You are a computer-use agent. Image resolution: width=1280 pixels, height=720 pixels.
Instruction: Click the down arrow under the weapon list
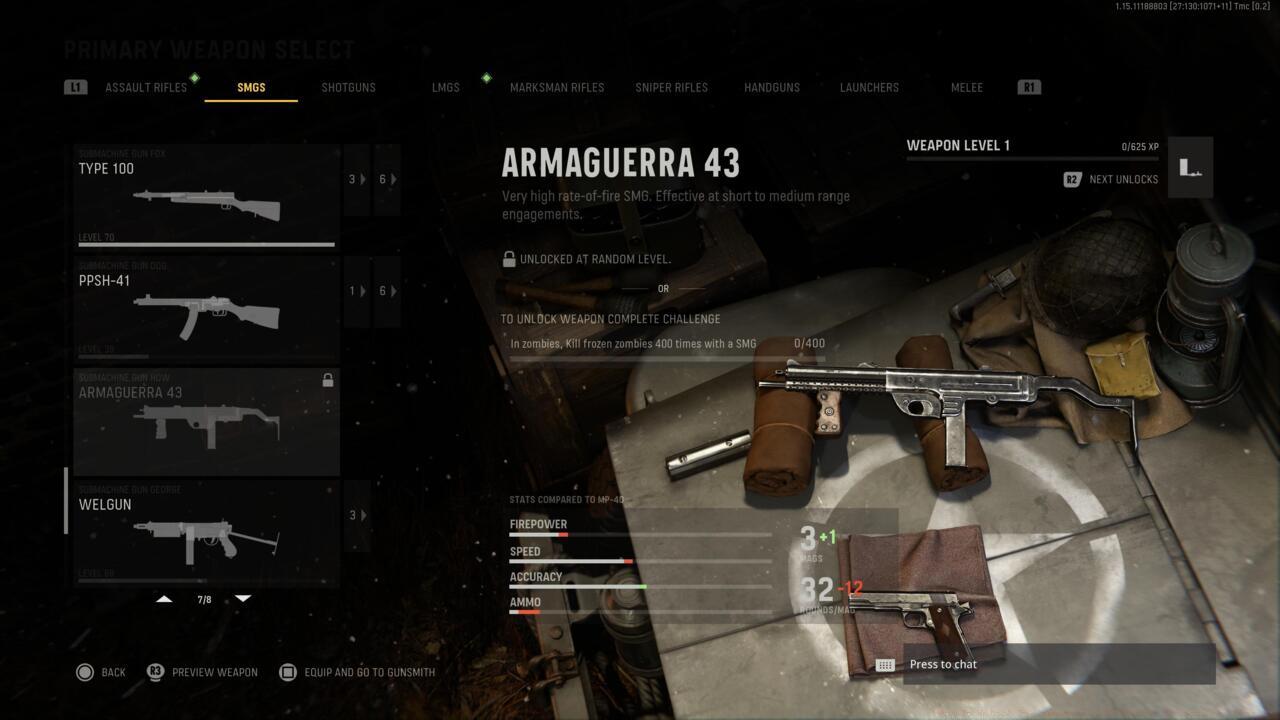click(243, 598)
